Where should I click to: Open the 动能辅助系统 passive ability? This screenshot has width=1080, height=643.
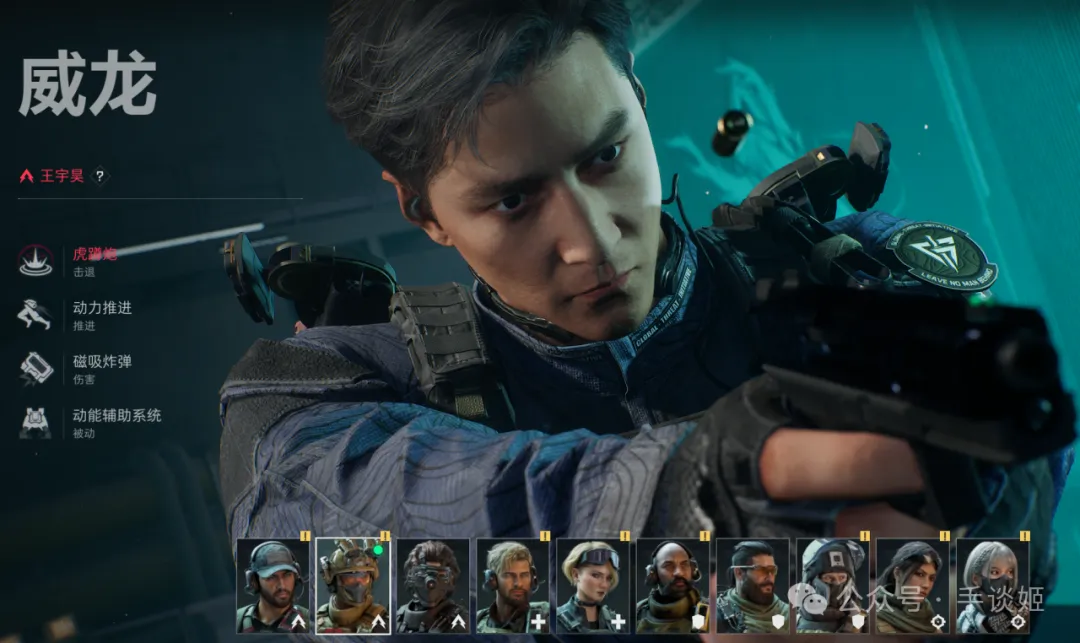click(x=115, y=415)
